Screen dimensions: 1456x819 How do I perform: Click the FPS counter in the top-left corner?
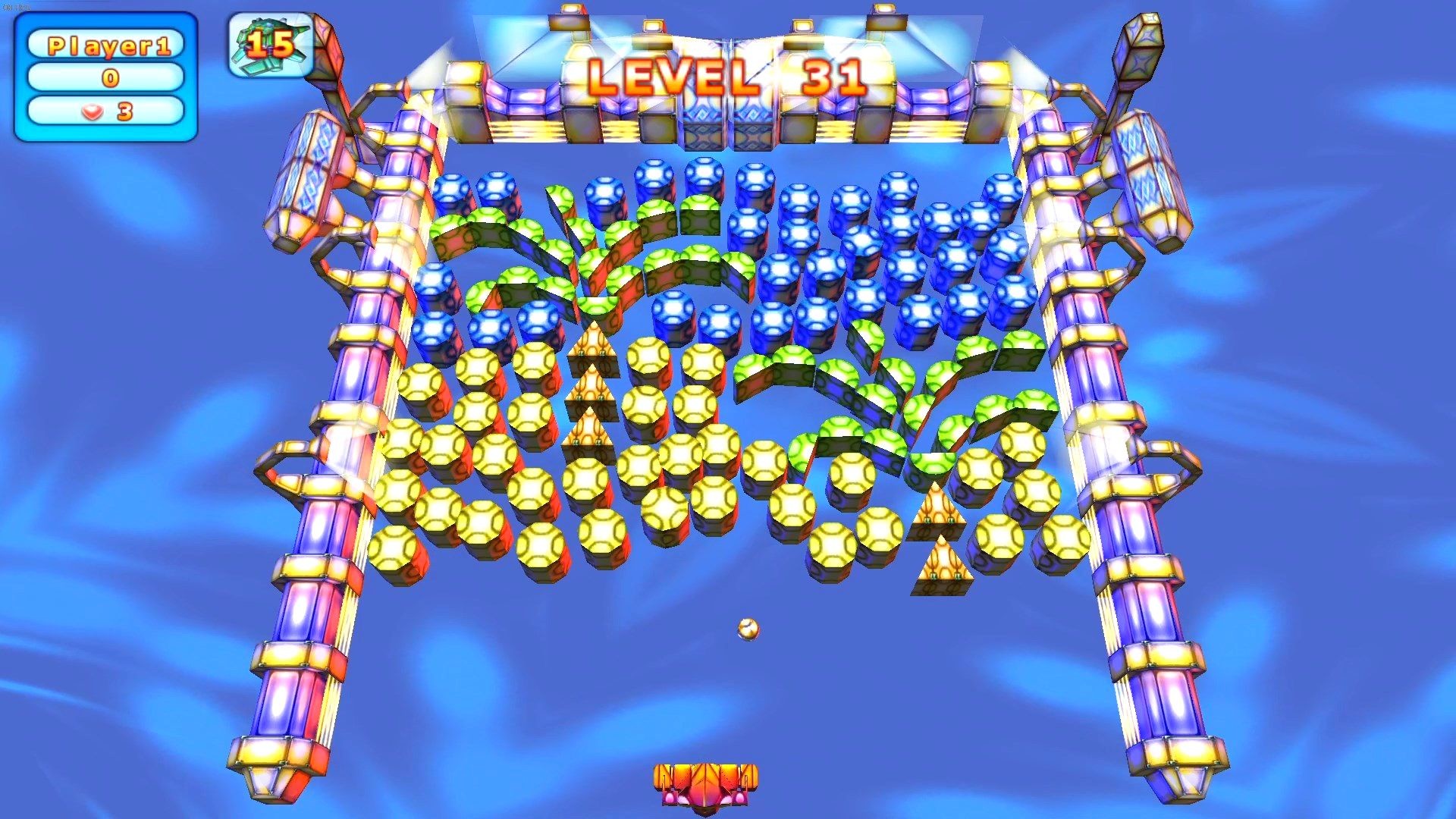(x=17, y=6)
